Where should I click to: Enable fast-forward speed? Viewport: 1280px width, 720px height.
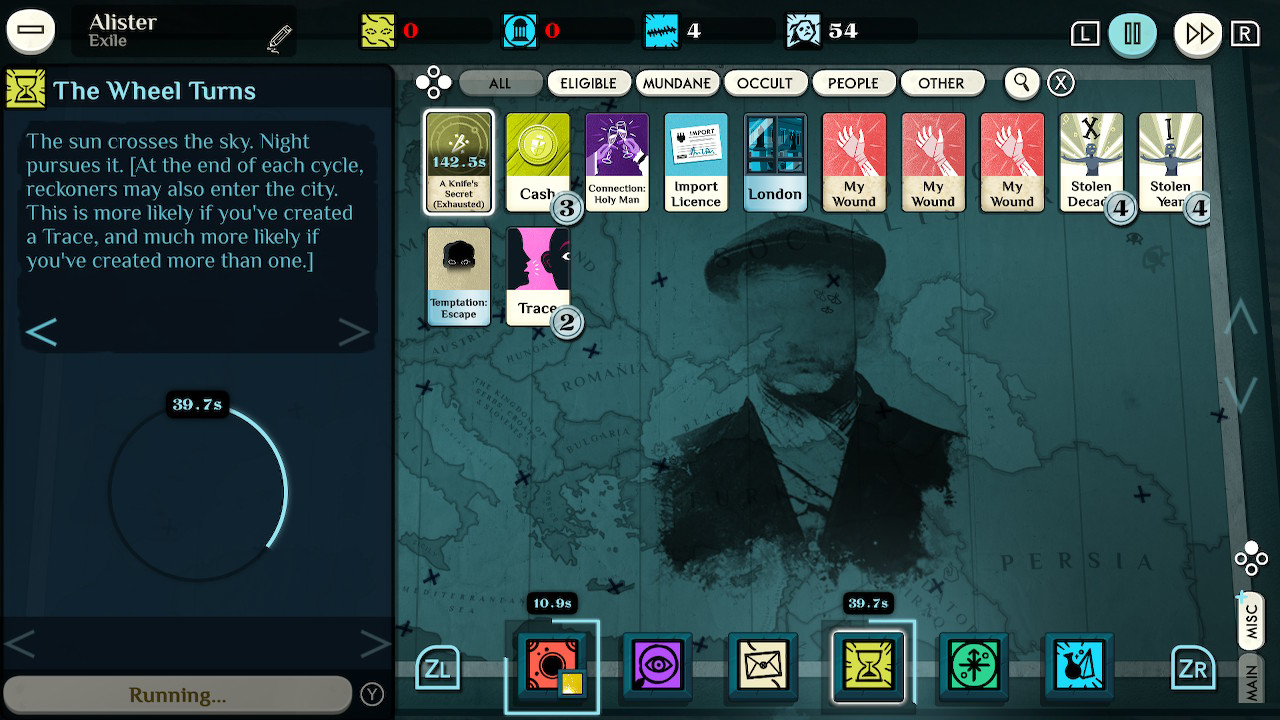(x=1197, y=31)
